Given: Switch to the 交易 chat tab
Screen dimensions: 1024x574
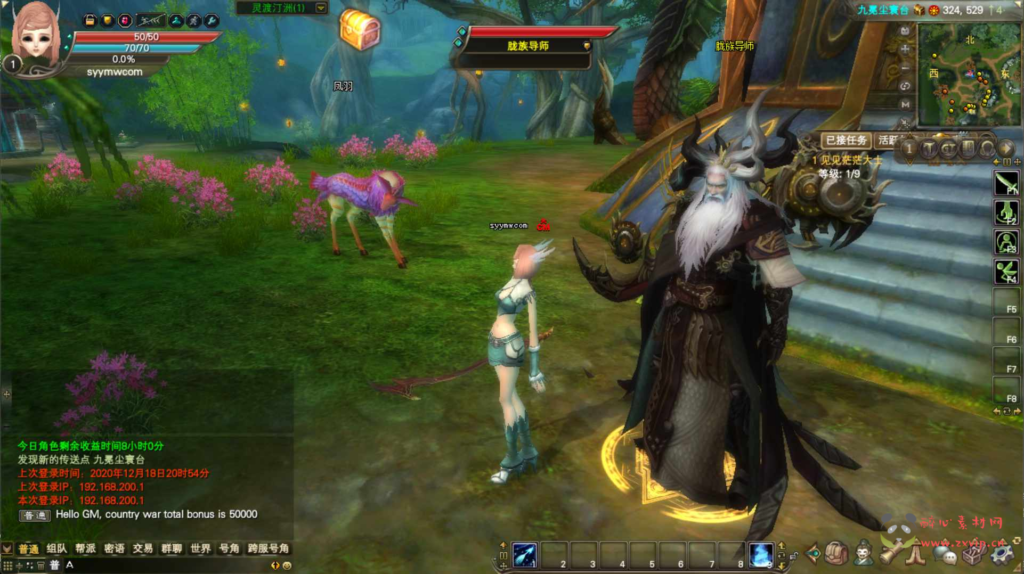Looking at the screenshot, I should (x=143, y=549).
